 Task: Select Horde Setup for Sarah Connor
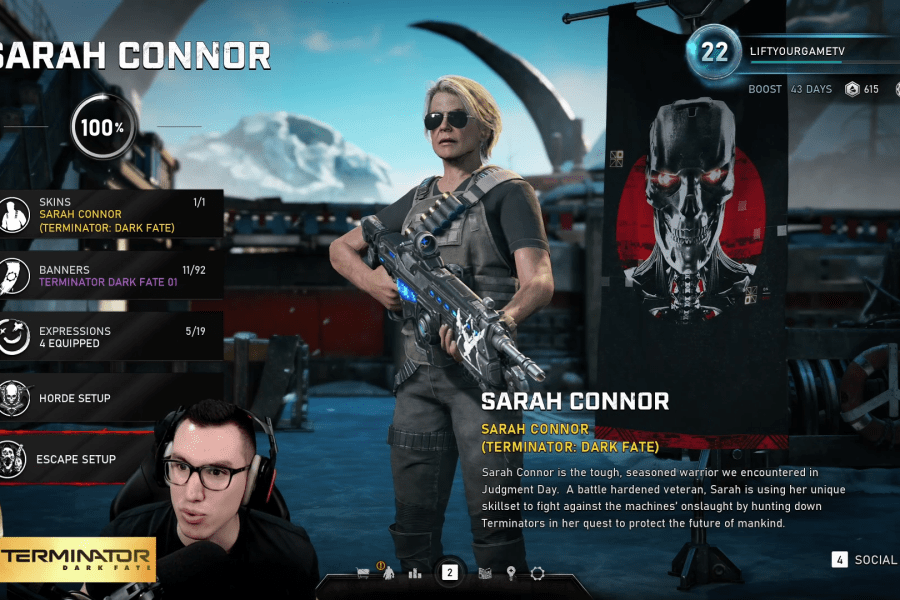pos(110,398)
